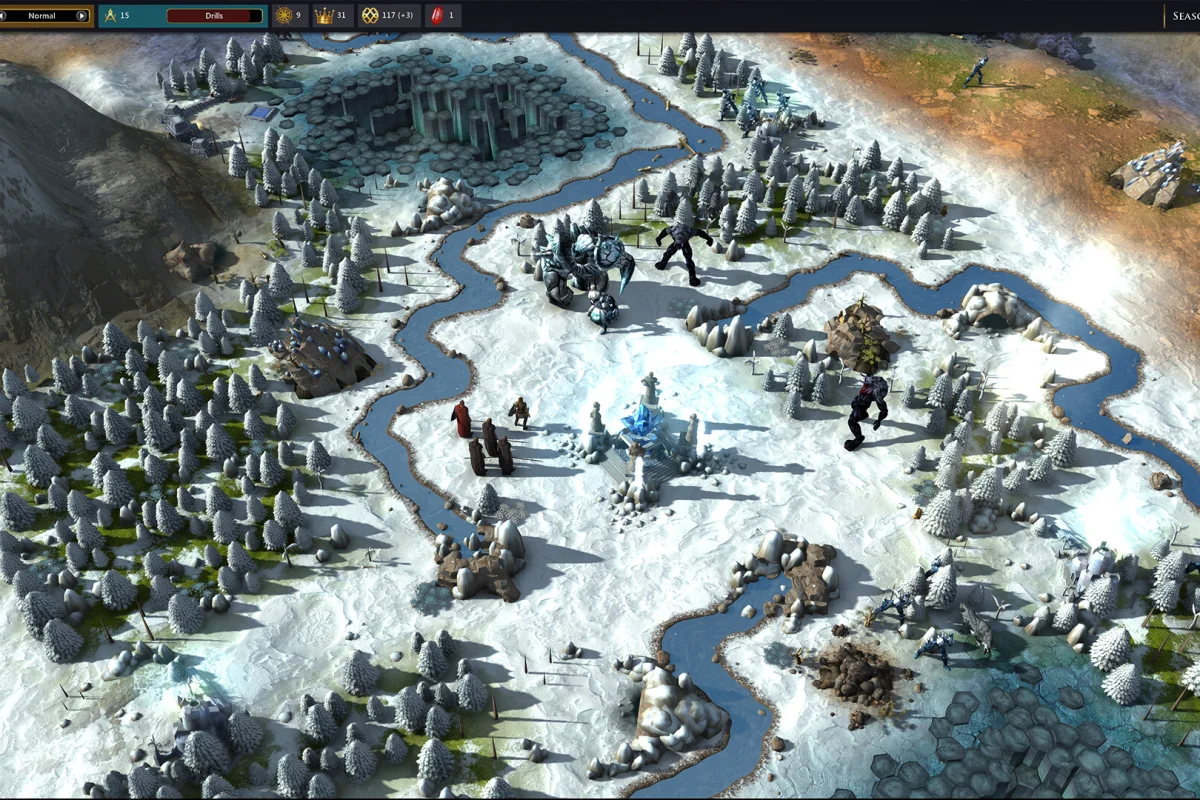Click the right arrow beside Normal speed

tap(82, 16)
